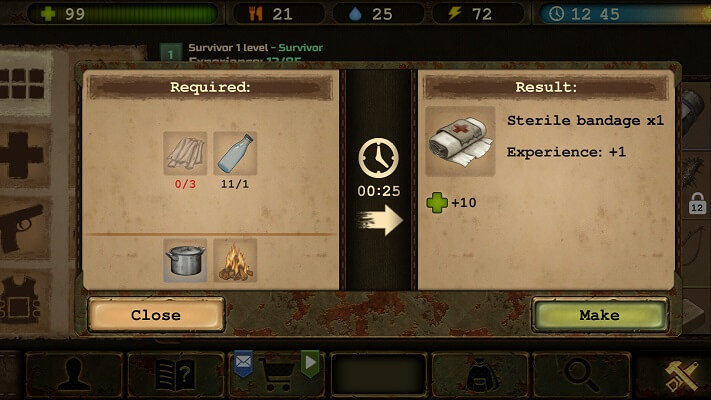This screenshot has height=400, width=711.
Task: Select the cloth strips ingredient slot
Action: [x=185, y=154]
